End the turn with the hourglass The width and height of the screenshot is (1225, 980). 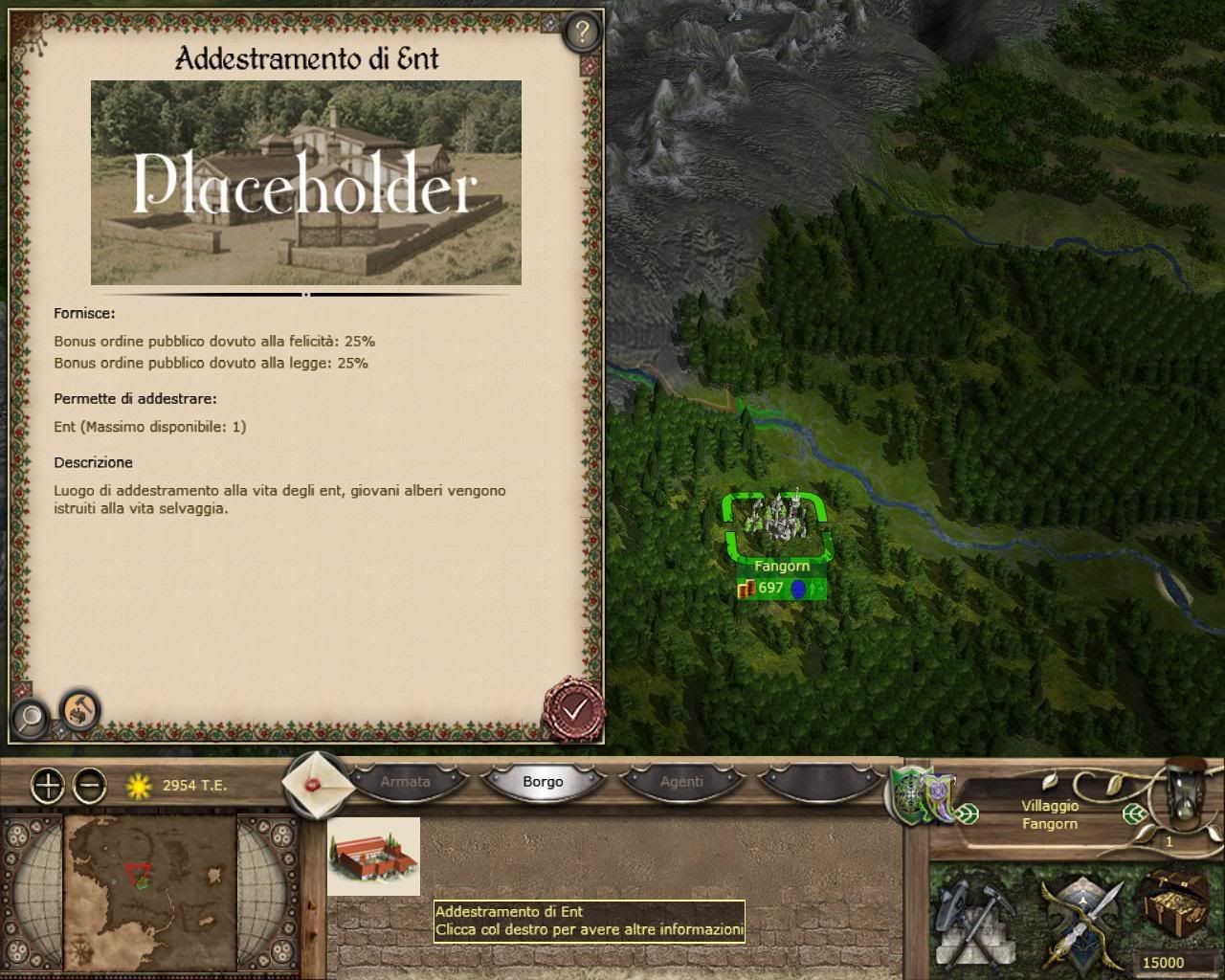pyautogui.click(x=1185, y=792)
